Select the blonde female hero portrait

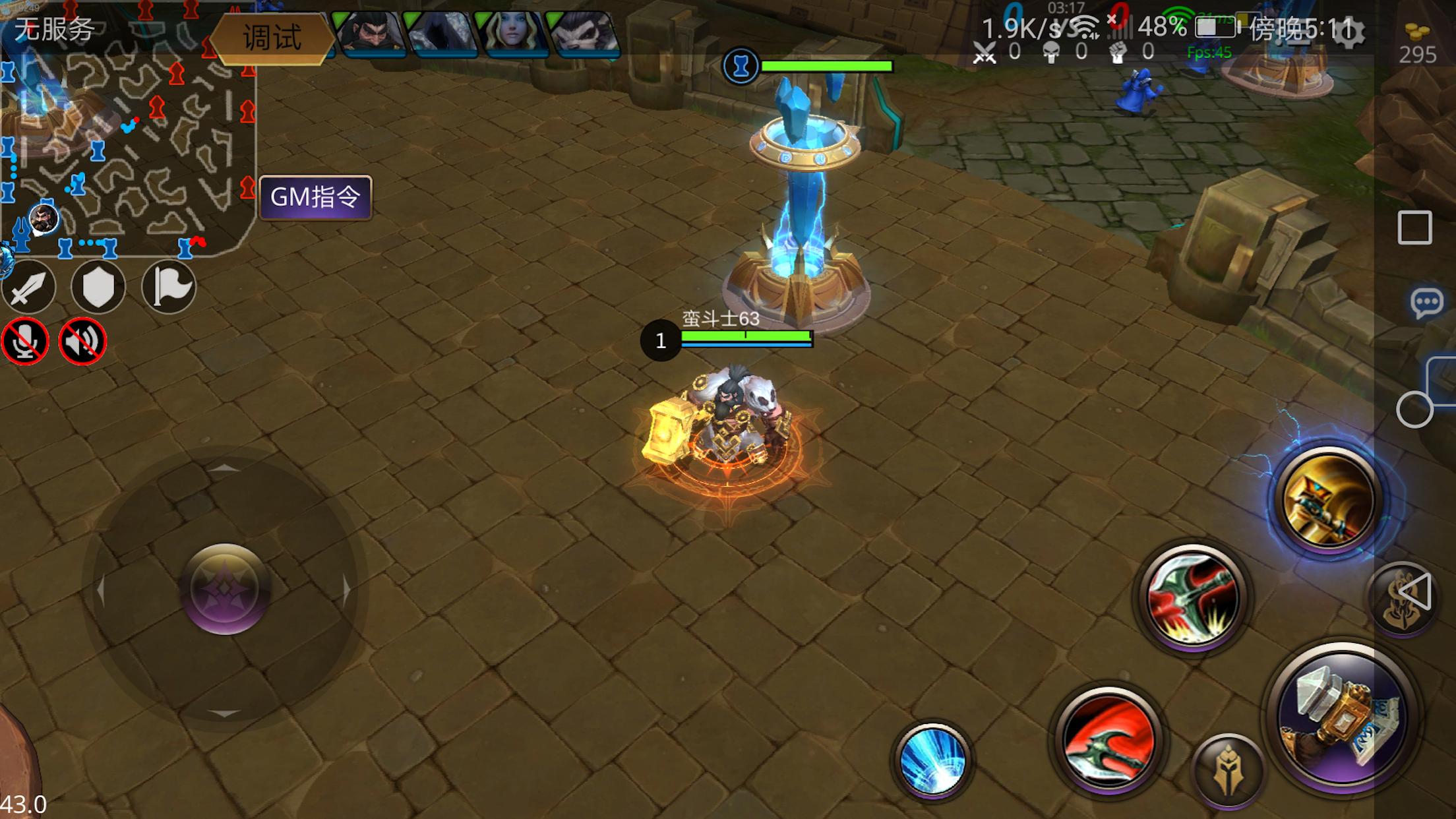coord(511,32)
